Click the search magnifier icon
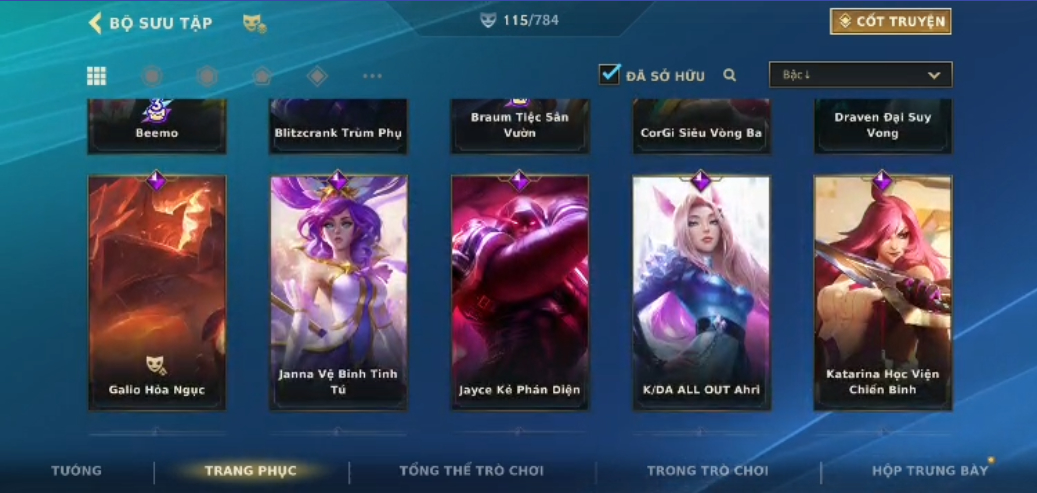The image size is (1037, 493). [x=730, y=75]
